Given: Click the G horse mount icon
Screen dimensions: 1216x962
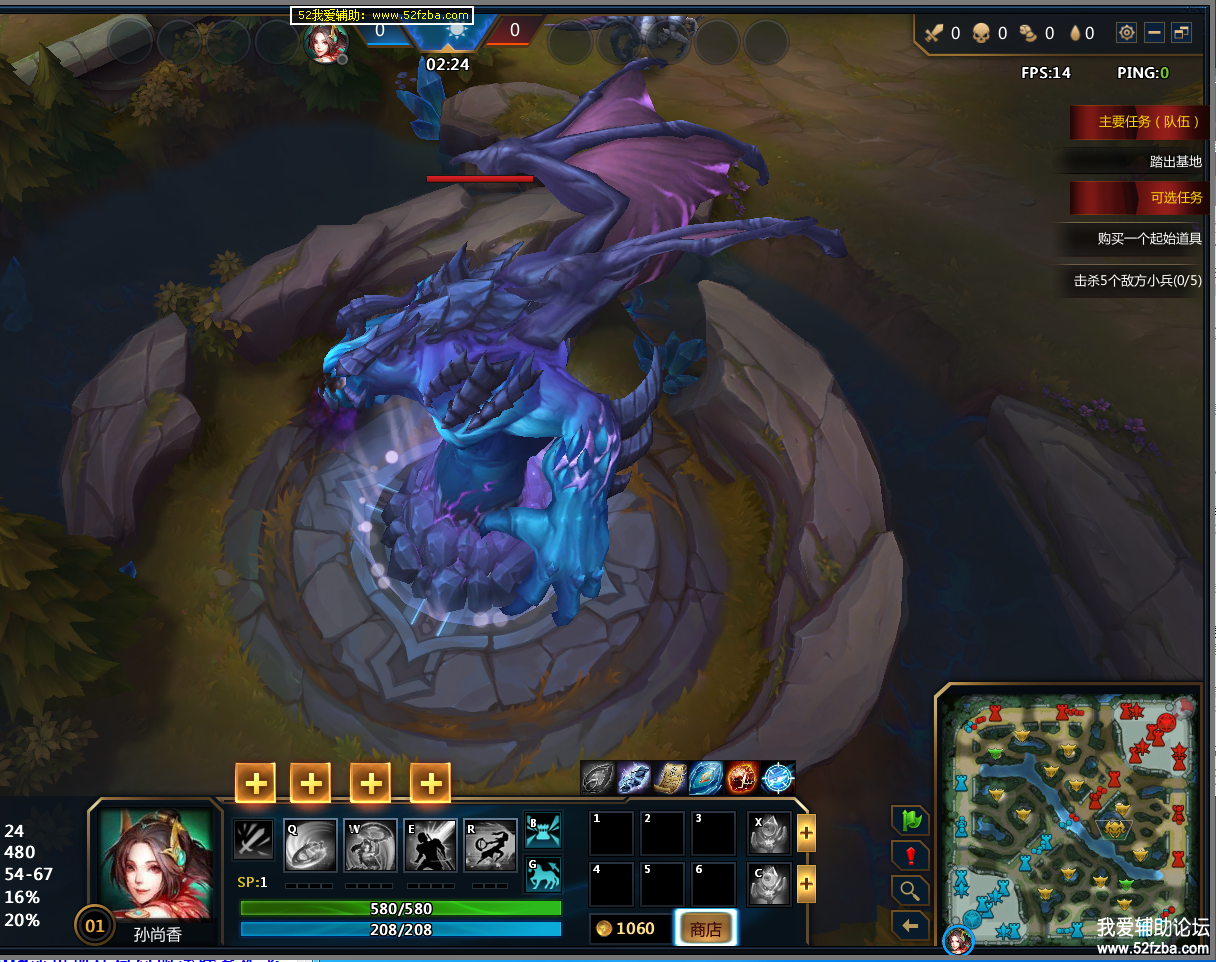Looking at the screenshot, I should [543, 875].
